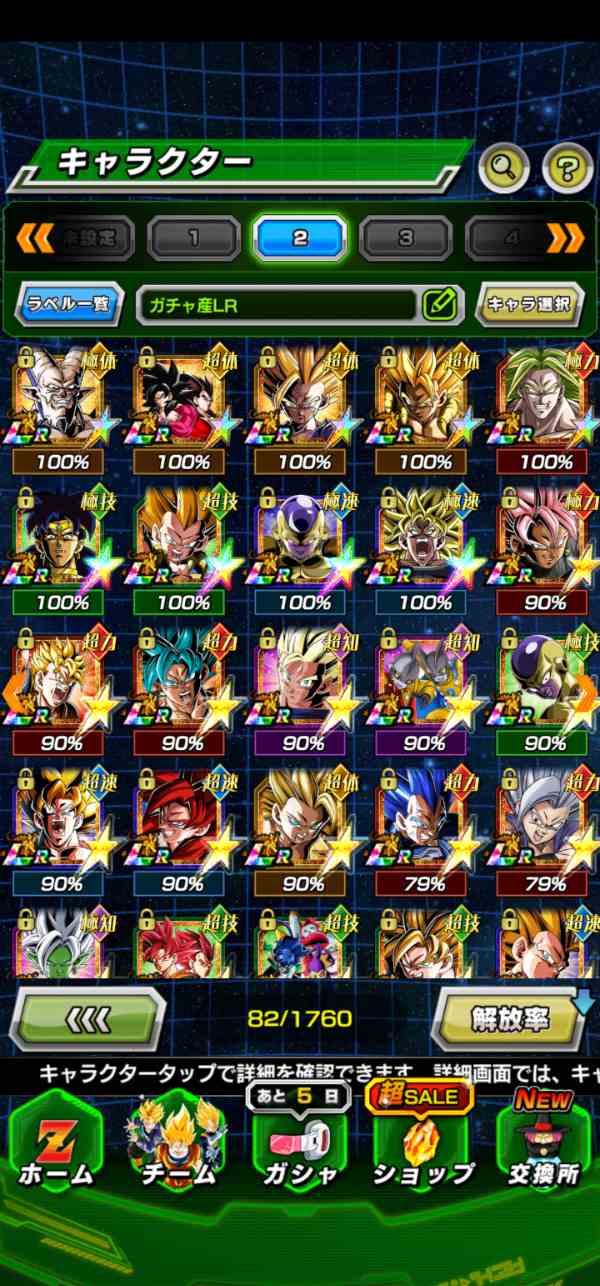Go back with the green arrow button
The image size is (600, 1286).
click(x=87, y=1019)
